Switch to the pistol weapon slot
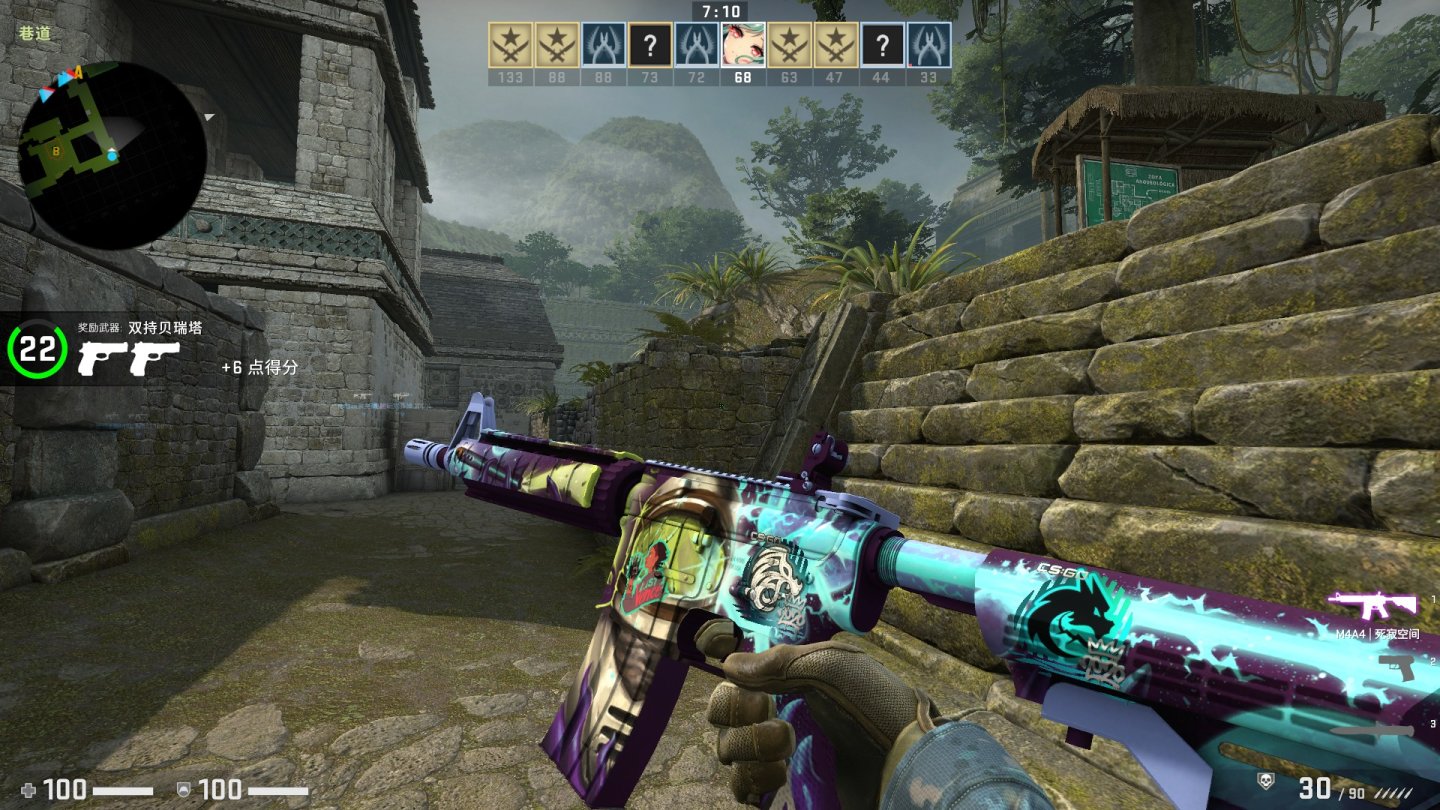This screenshot has width=1440, height=810. [x=1397, y=667]
